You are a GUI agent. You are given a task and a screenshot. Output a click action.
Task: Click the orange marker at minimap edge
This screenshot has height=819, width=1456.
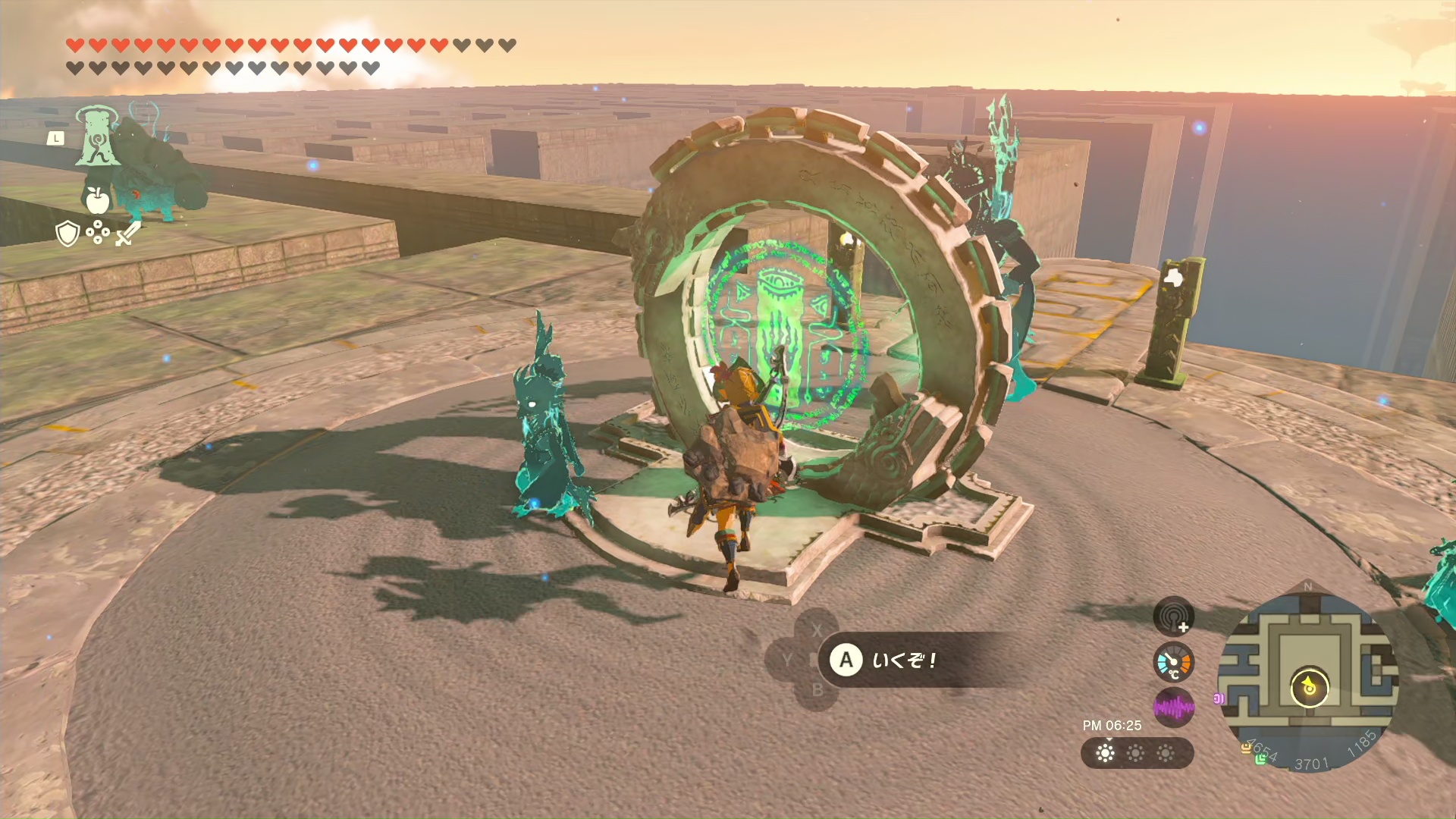click(1245, 748)
